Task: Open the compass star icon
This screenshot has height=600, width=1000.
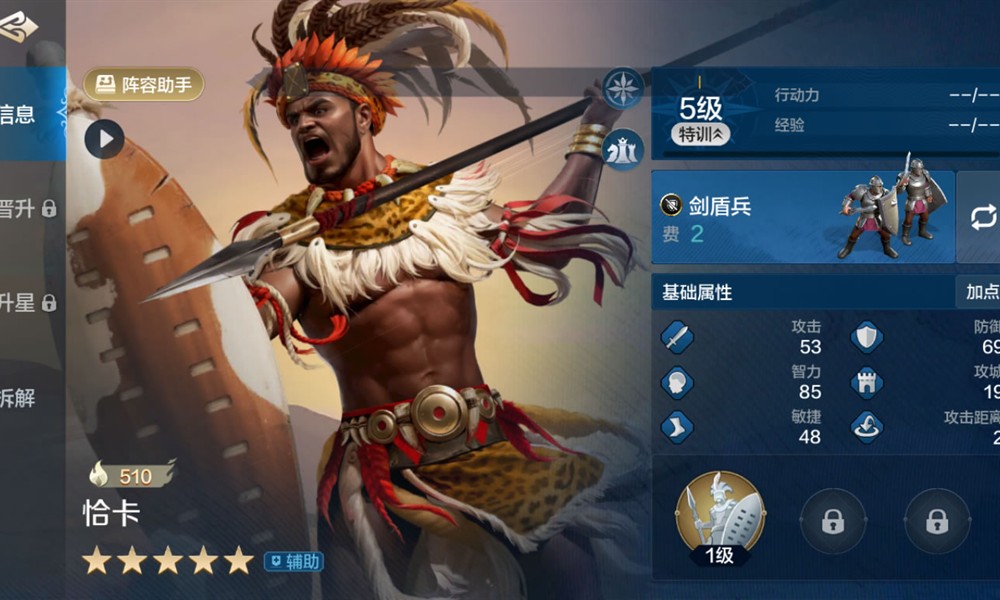Action: (x=623, y=88)
